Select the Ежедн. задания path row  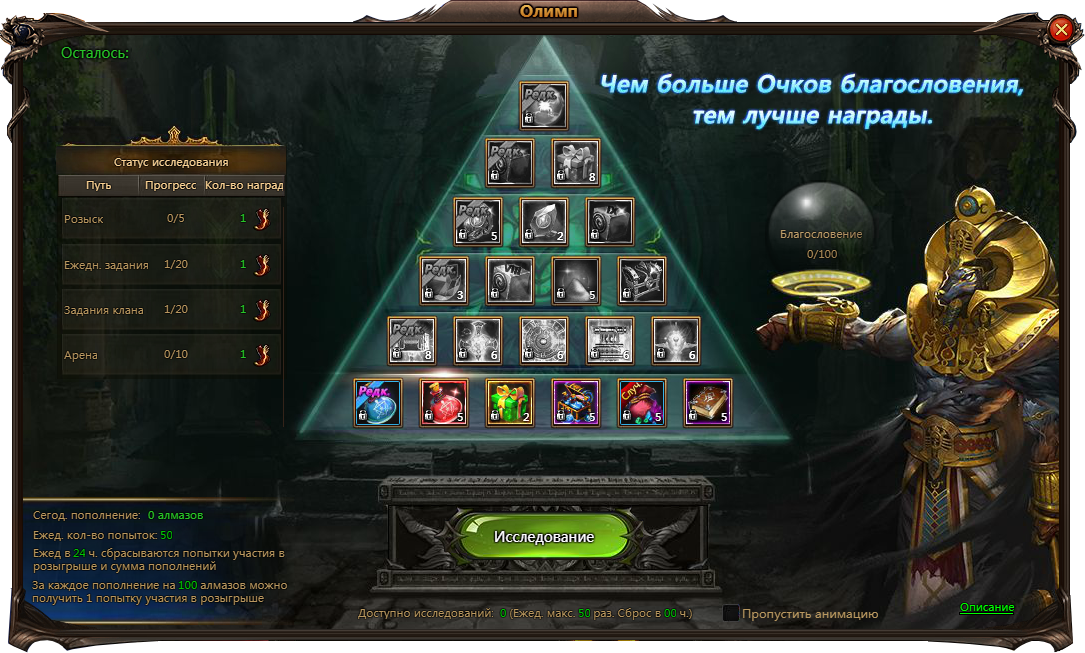click(172, 265)
